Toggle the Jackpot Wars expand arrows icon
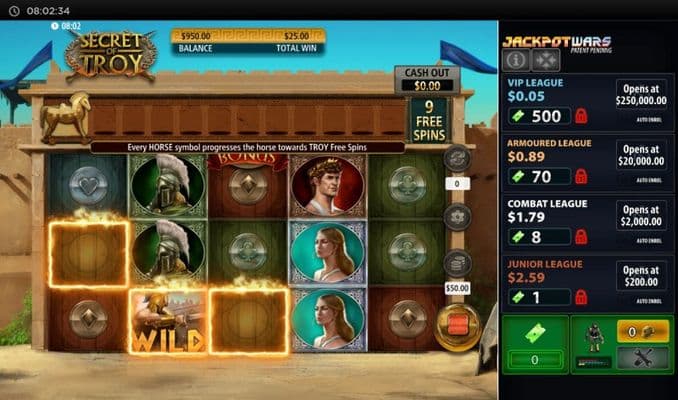678x400 pixels. coord(544,59)
